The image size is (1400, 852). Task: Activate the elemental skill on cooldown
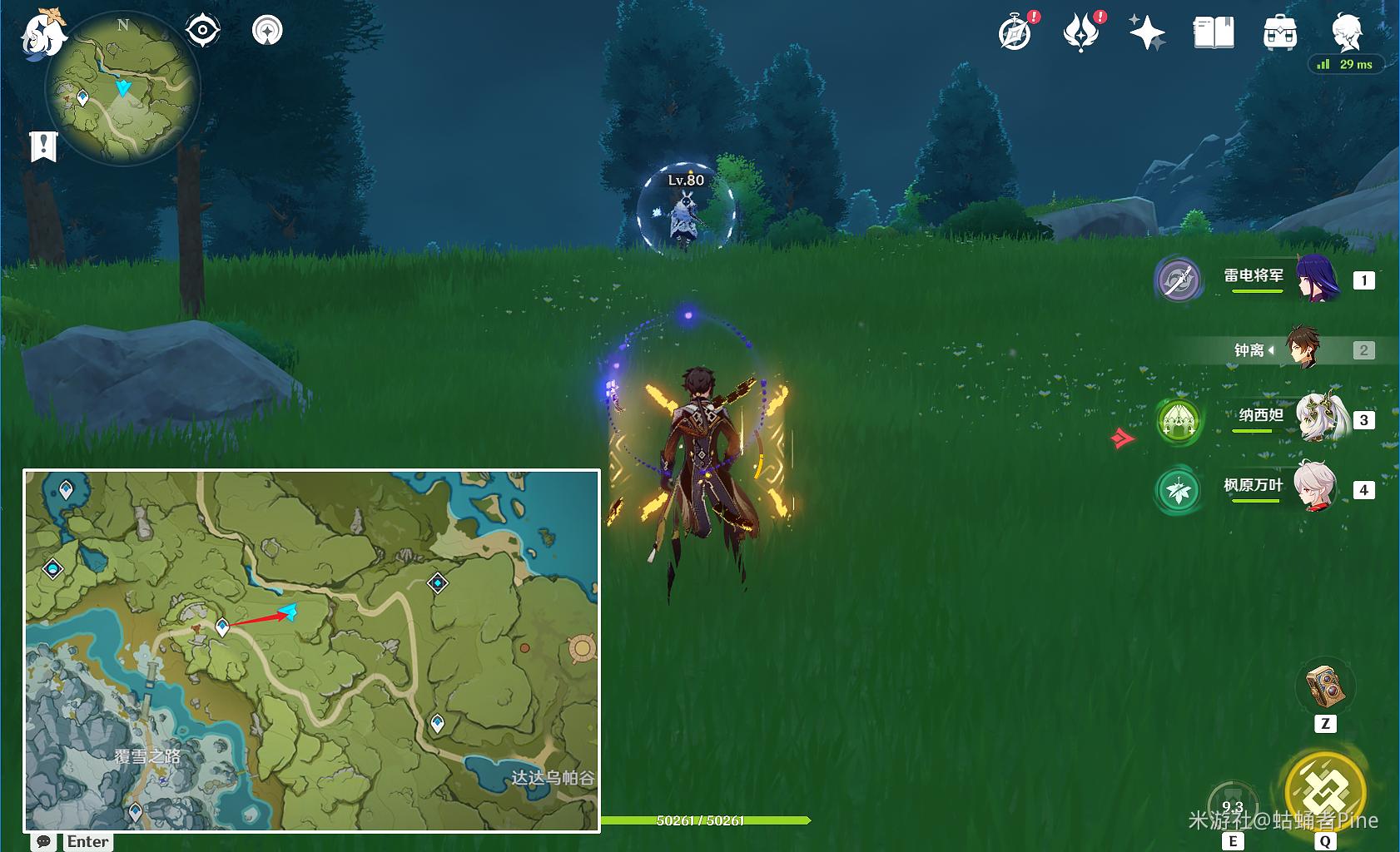(x=1233, y=804)
